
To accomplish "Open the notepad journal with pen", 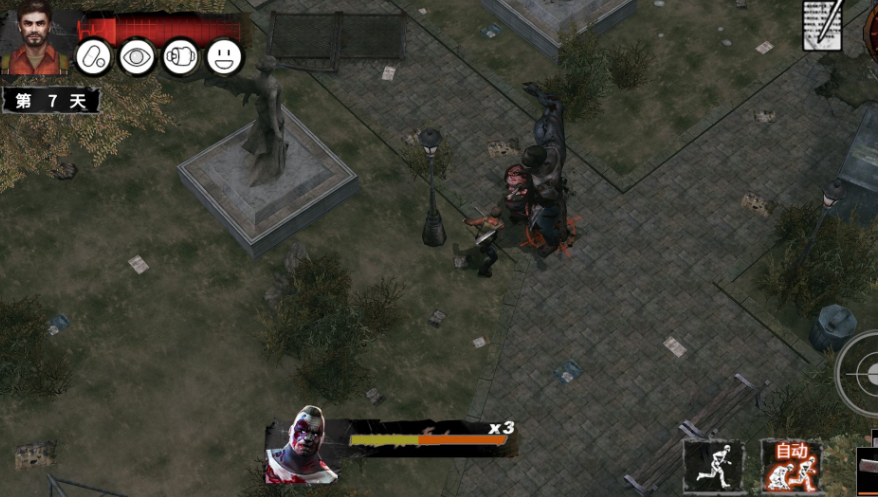I will [823, 25].
